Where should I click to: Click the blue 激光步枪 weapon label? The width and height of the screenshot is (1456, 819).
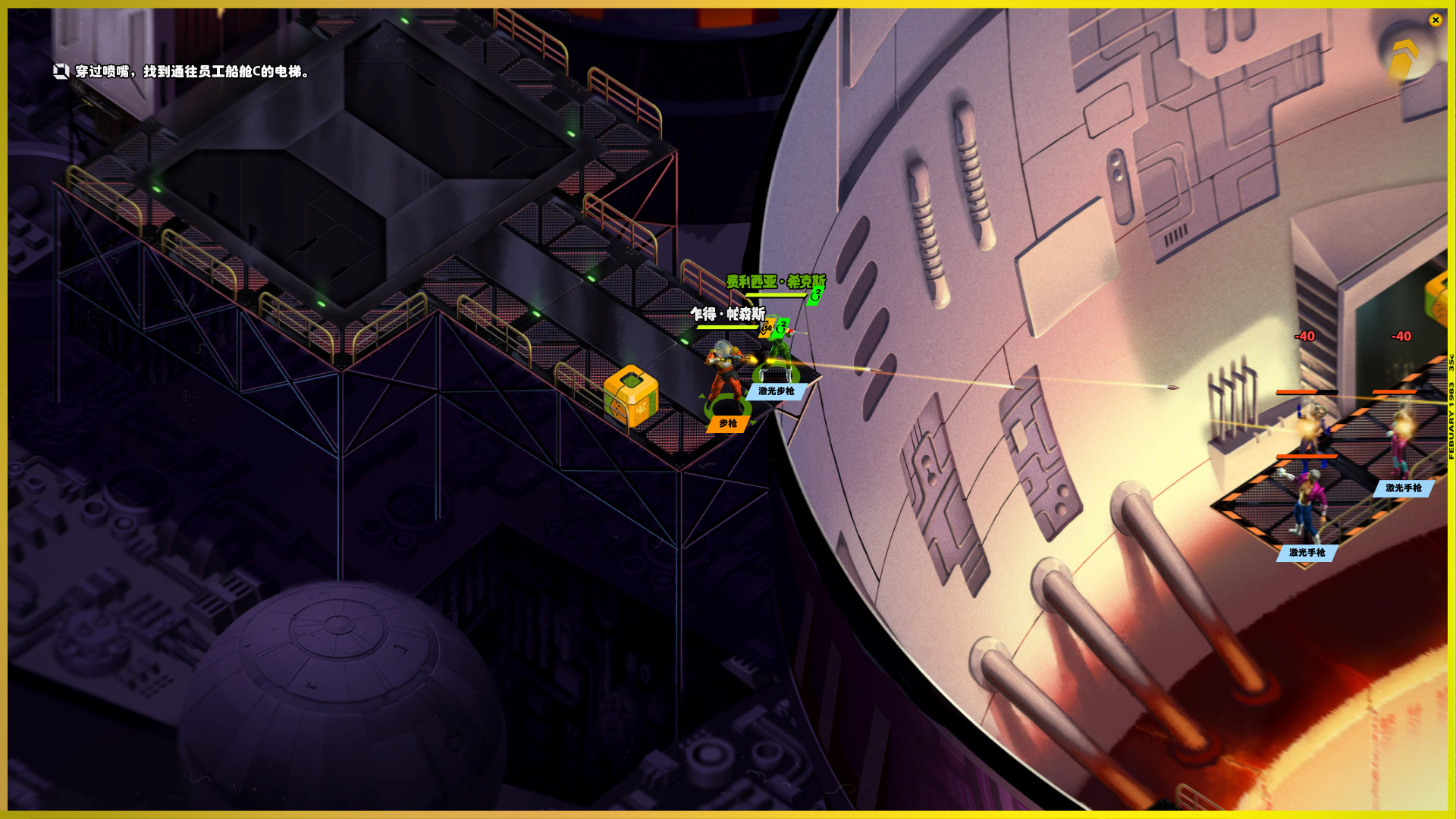pyautogui.click(x=776, y=391)
